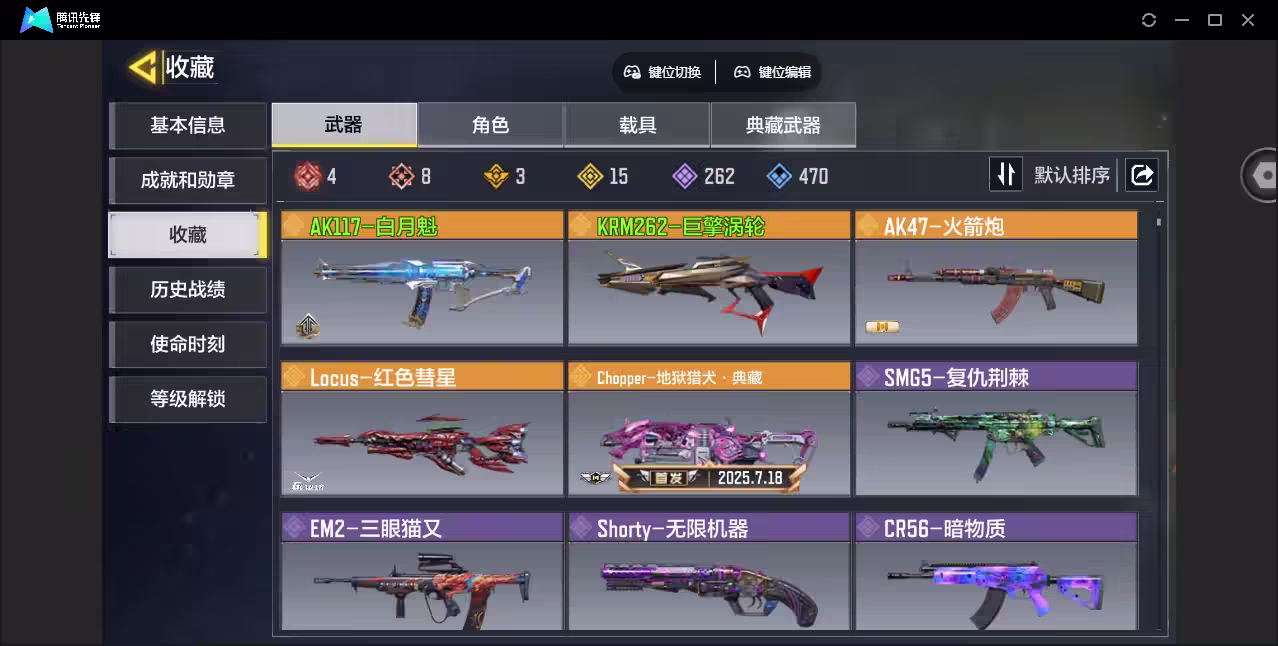The image size is (1278, 646).
Task: Go back using the 收藏 arrow
Action: click(143, 68)
